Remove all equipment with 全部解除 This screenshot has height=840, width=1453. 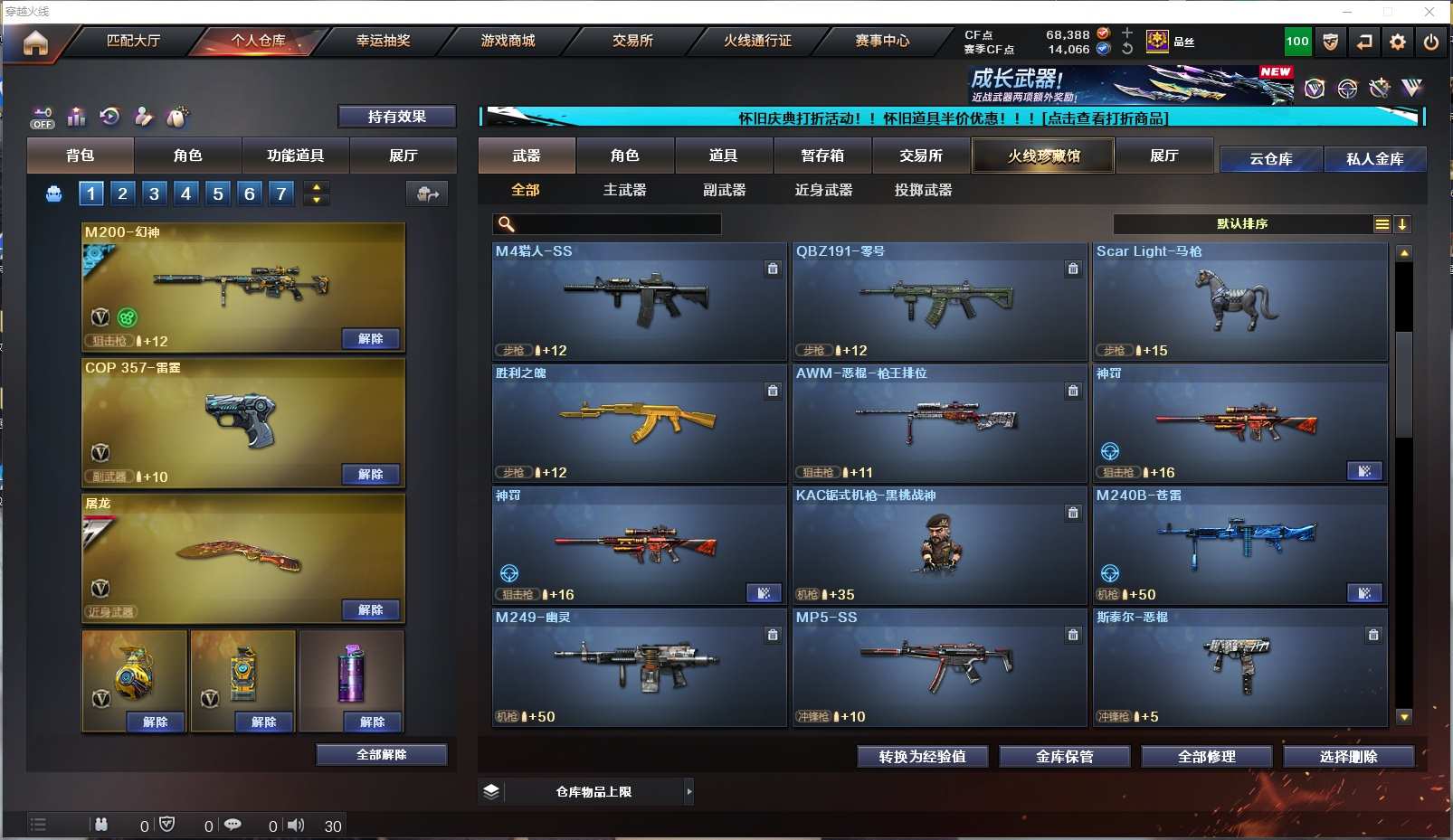tap(381, 755)
